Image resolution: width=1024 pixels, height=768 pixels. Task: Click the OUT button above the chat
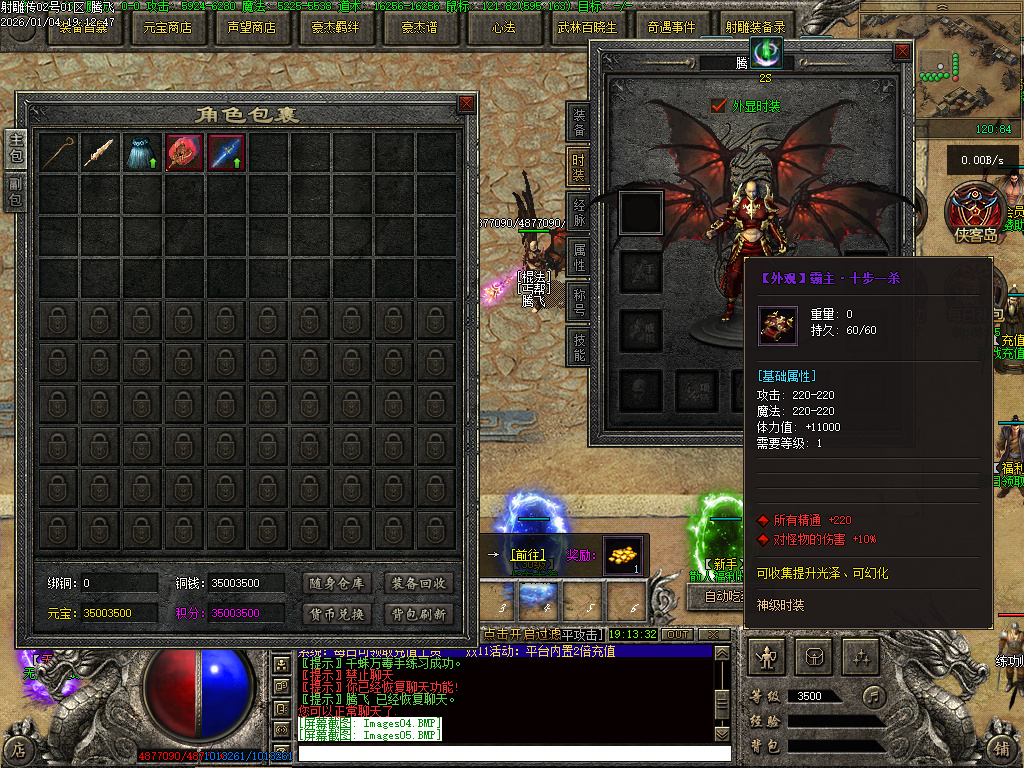click(678, 634)
